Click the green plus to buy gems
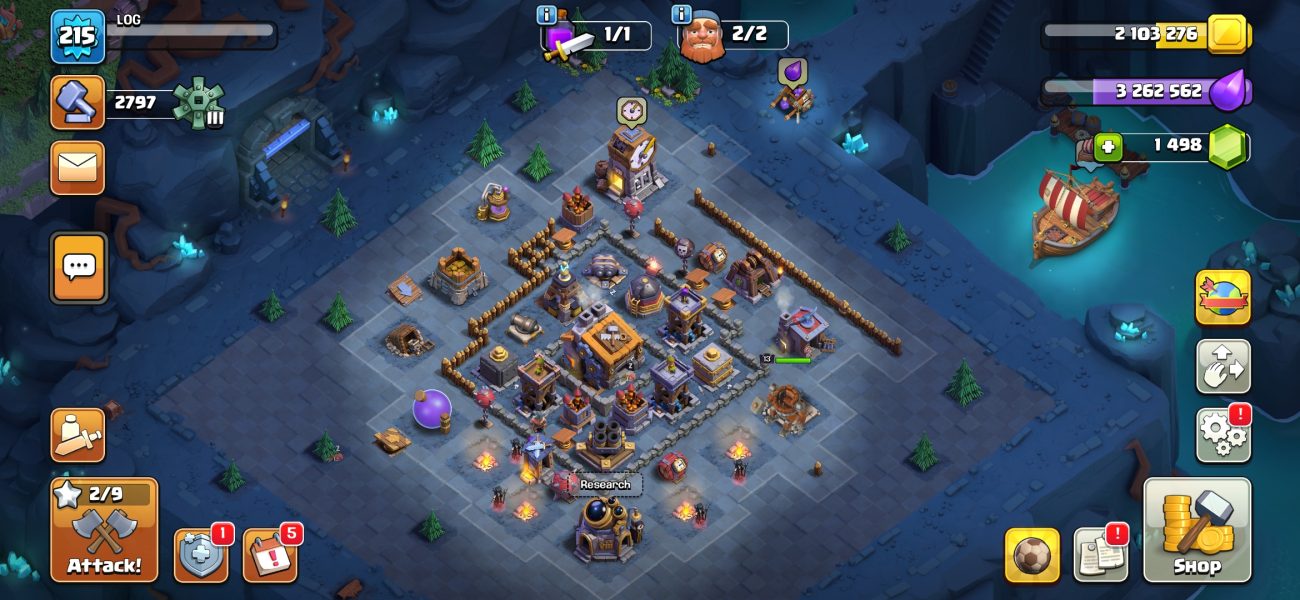The height and width of the screenshot is (600, 1300). [x=1106, y=147]
